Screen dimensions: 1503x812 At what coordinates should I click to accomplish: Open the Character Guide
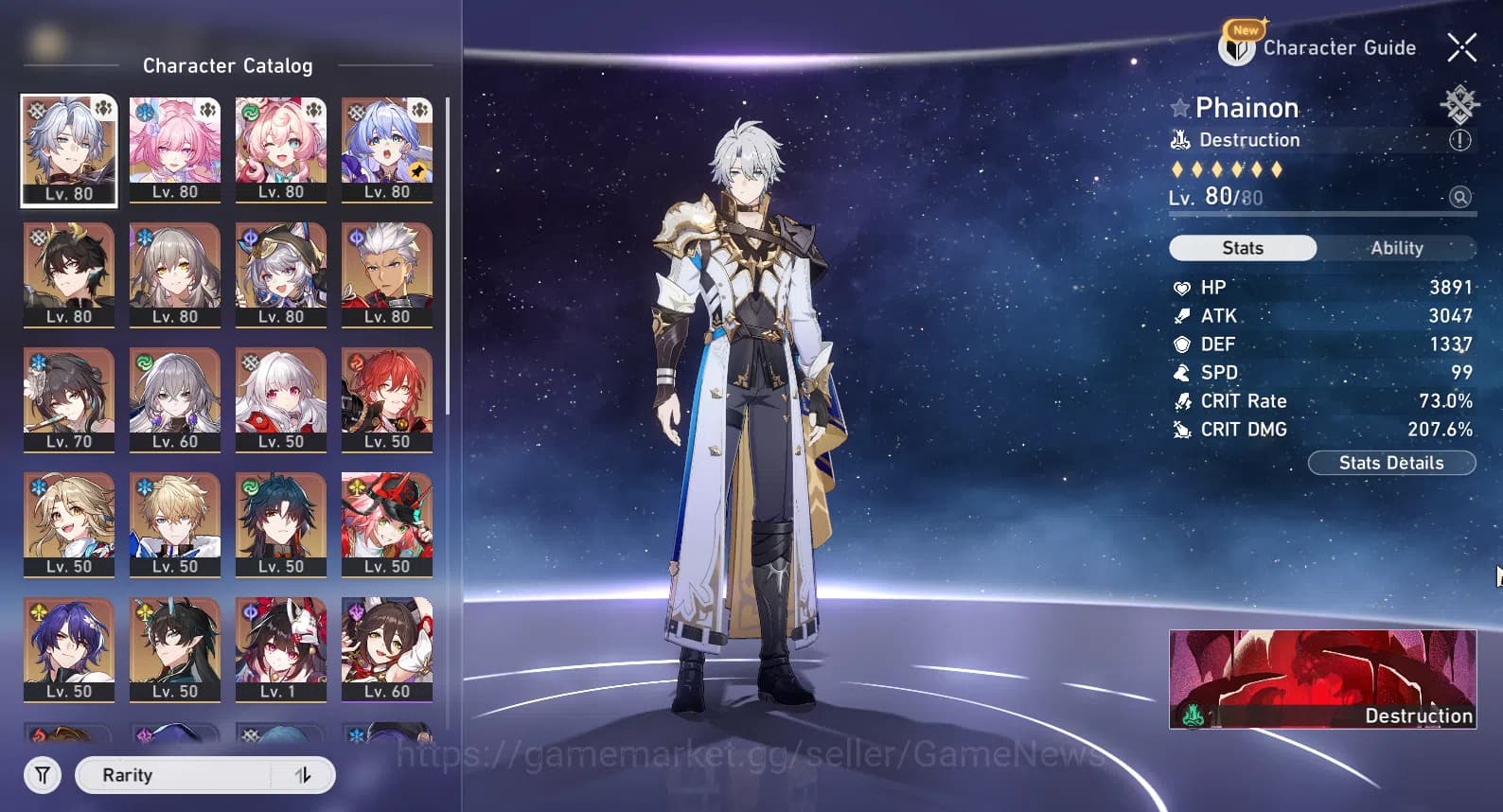(x=1338, y=47)
